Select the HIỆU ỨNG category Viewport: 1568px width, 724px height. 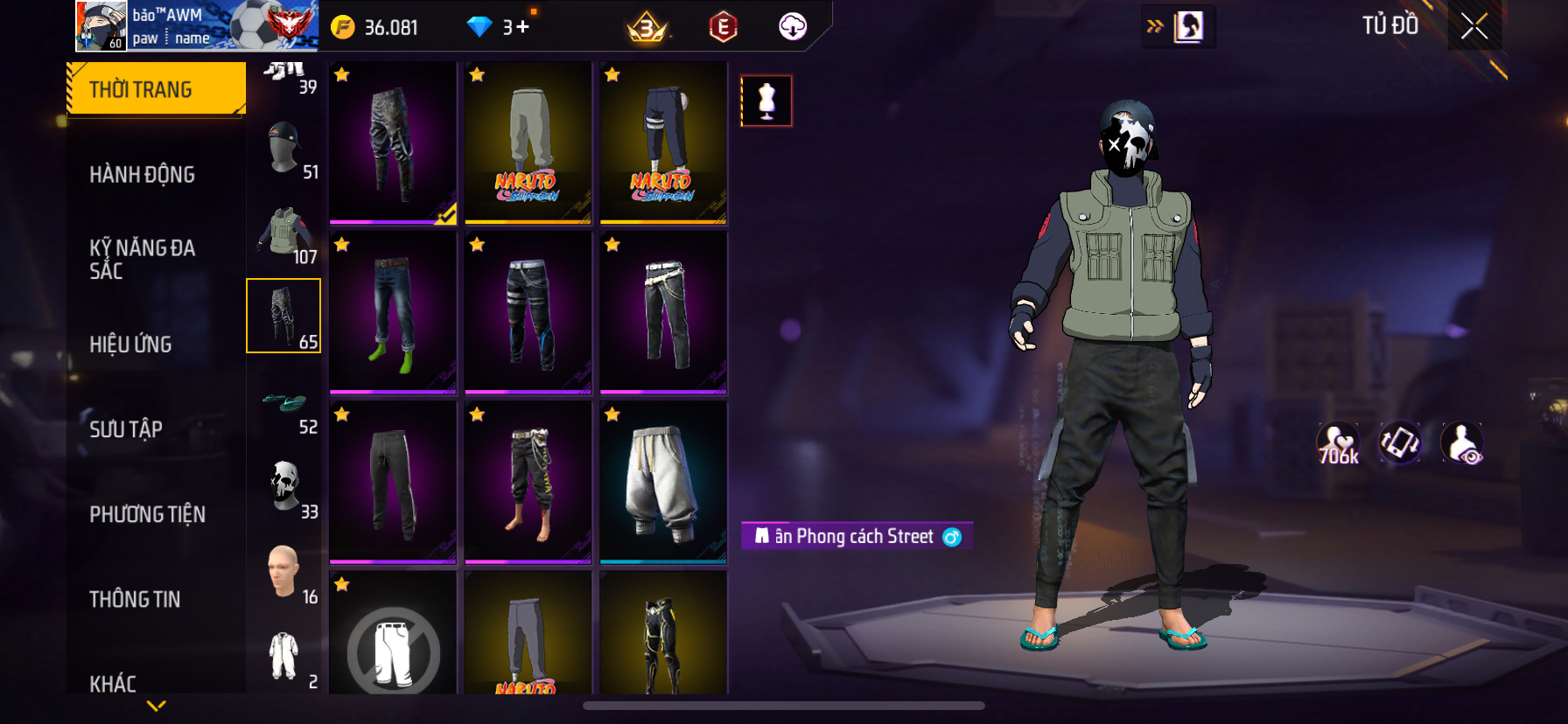click(x=130, y=345)
